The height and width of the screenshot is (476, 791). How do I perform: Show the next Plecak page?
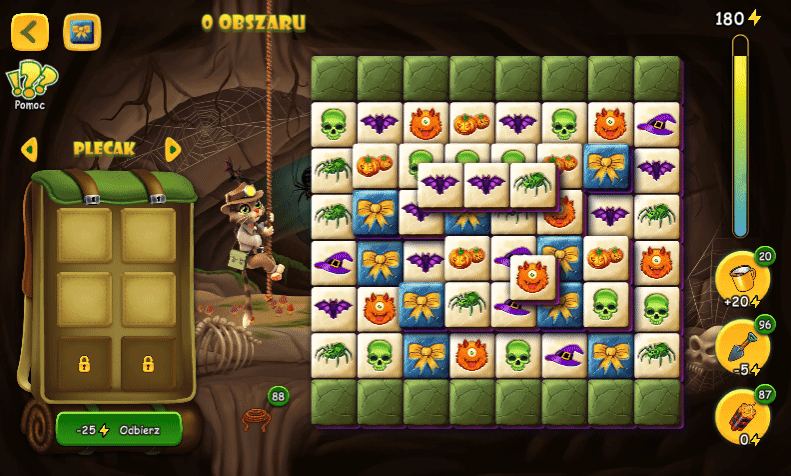(x=172, y=150)
